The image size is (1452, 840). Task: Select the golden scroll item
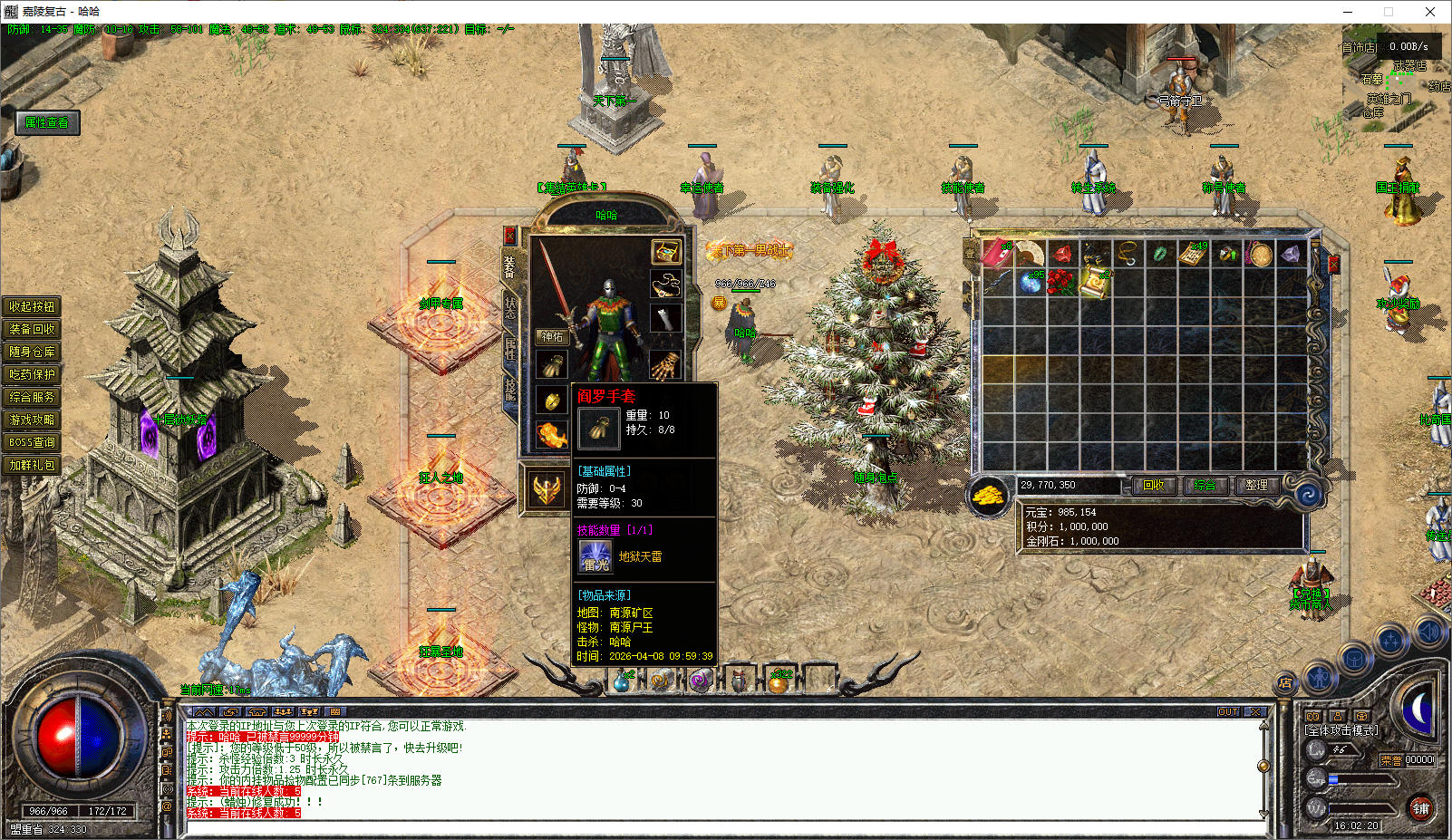[1095, 283]
